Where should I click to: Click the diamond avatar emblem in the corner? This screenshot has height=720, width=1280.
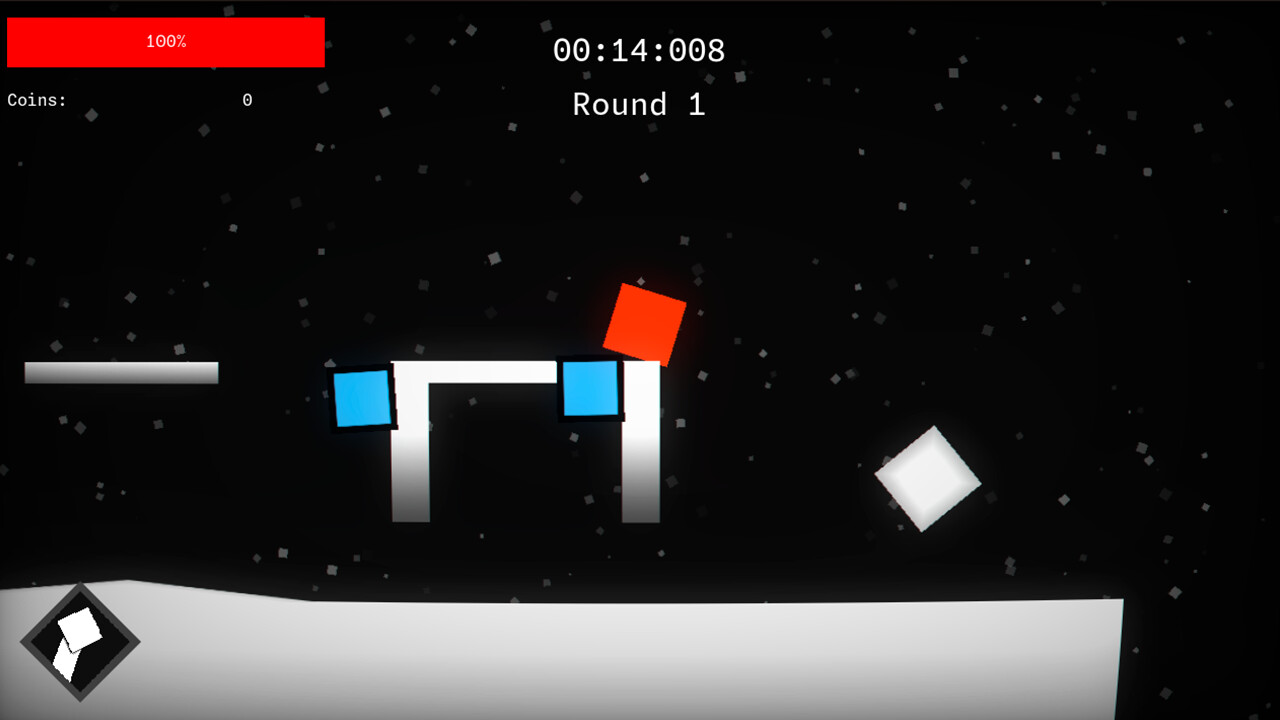[79, 644]
